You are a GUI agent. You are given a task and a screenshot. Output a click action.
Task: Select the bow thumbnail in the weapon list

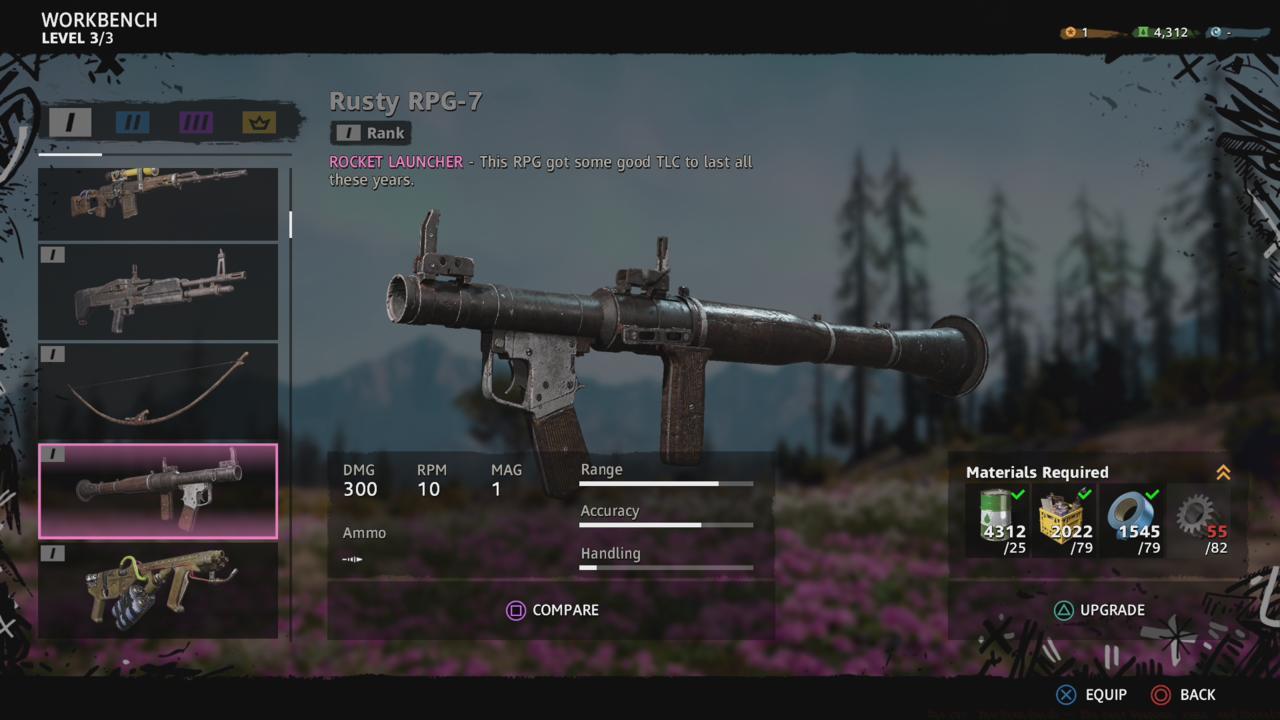158,390
